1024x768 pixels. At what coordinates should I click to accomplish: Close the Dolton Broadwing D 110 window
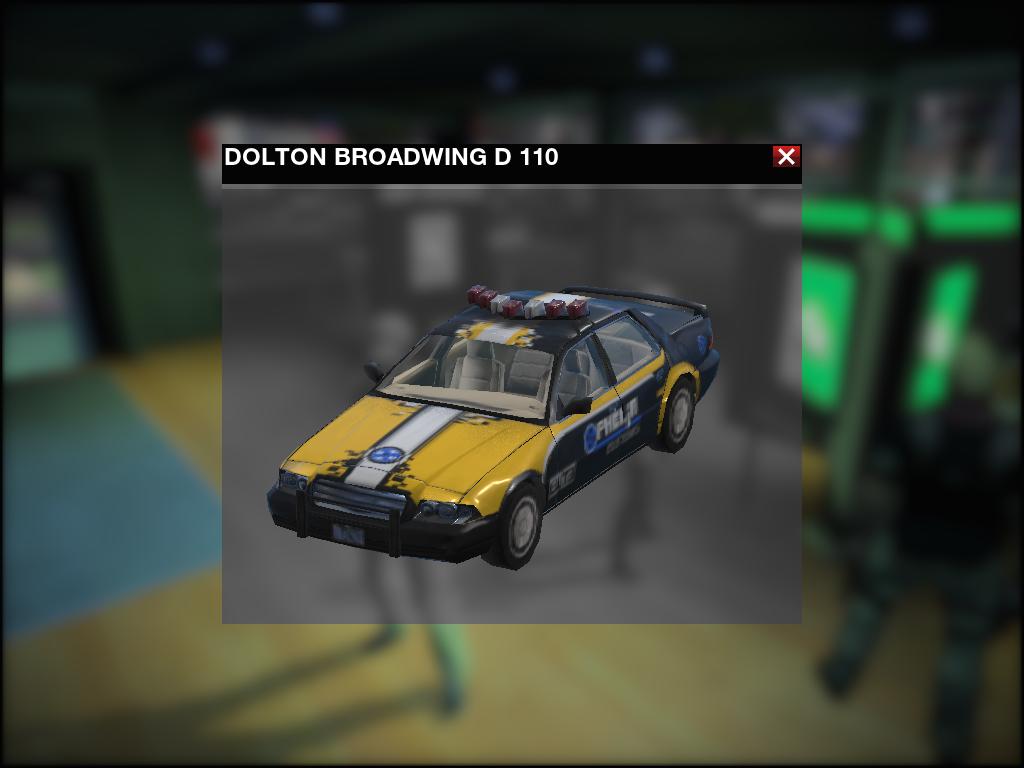coord(786,156)
